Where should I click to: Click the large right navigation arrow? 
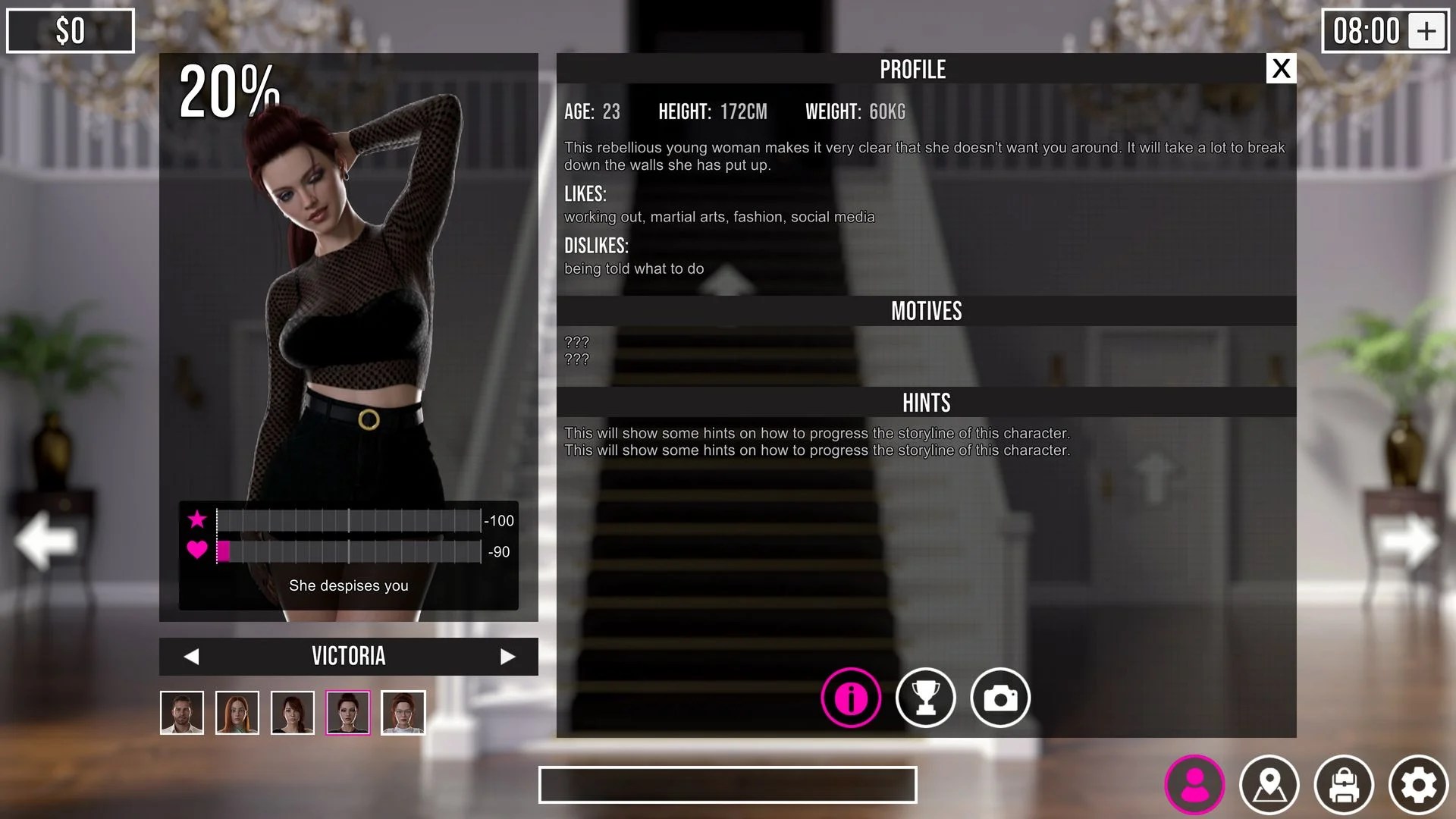coord(1409,541)
